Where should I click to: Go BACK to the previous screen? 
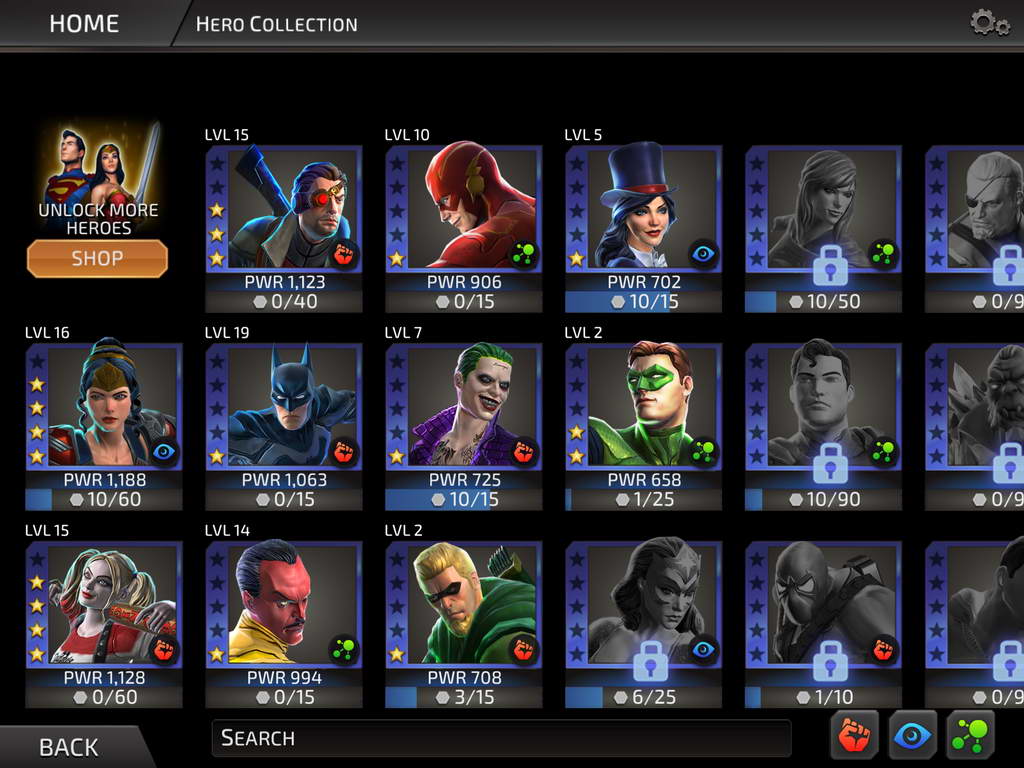coord(68,747)
